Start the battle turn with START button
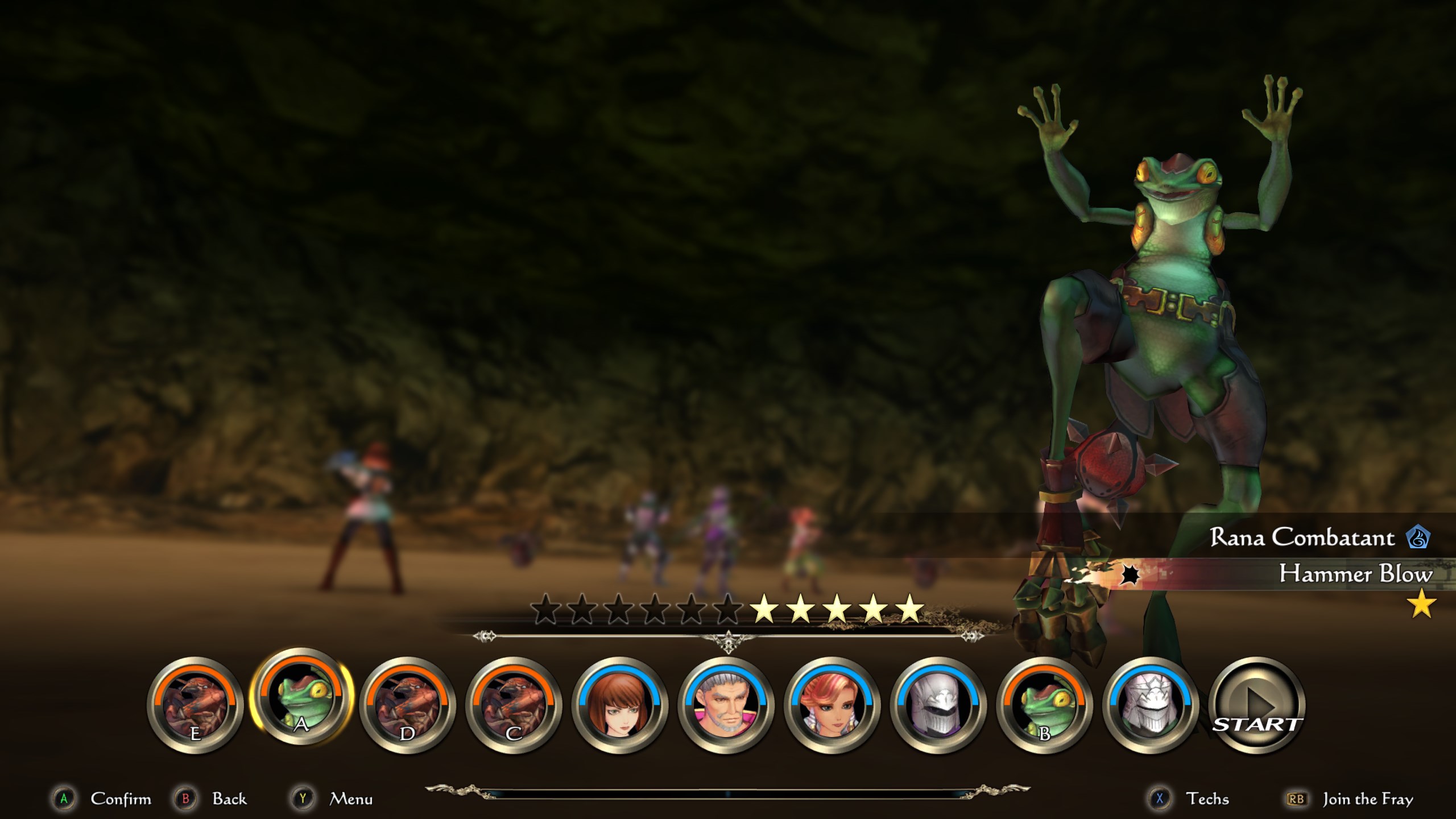Screen dimensions: 1456x819 [x=1257, y=706]
